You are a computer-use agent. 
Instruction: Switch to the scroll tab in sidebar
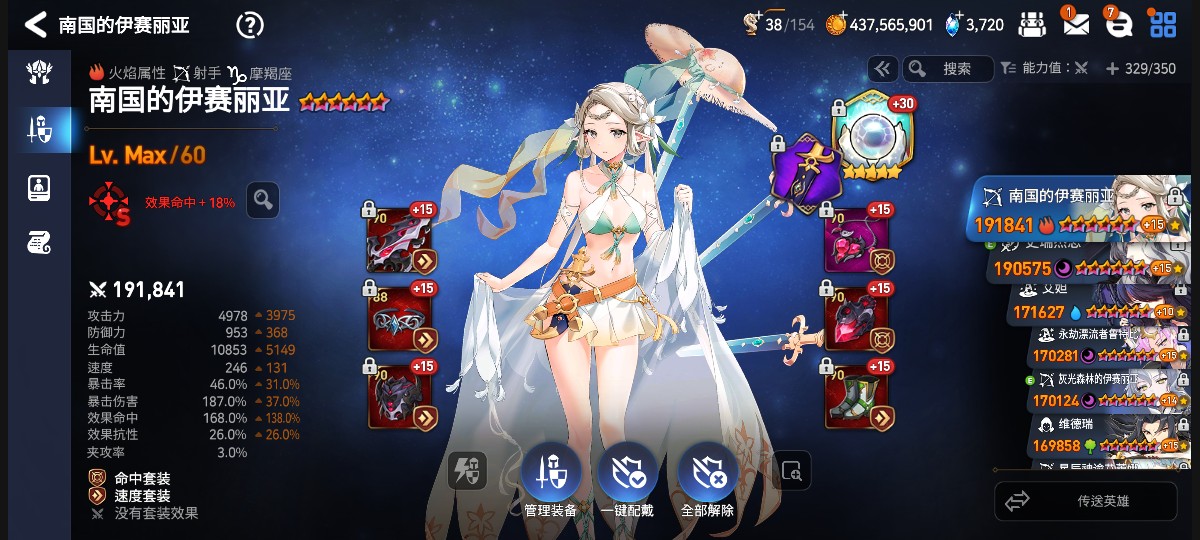pos(39,241)
